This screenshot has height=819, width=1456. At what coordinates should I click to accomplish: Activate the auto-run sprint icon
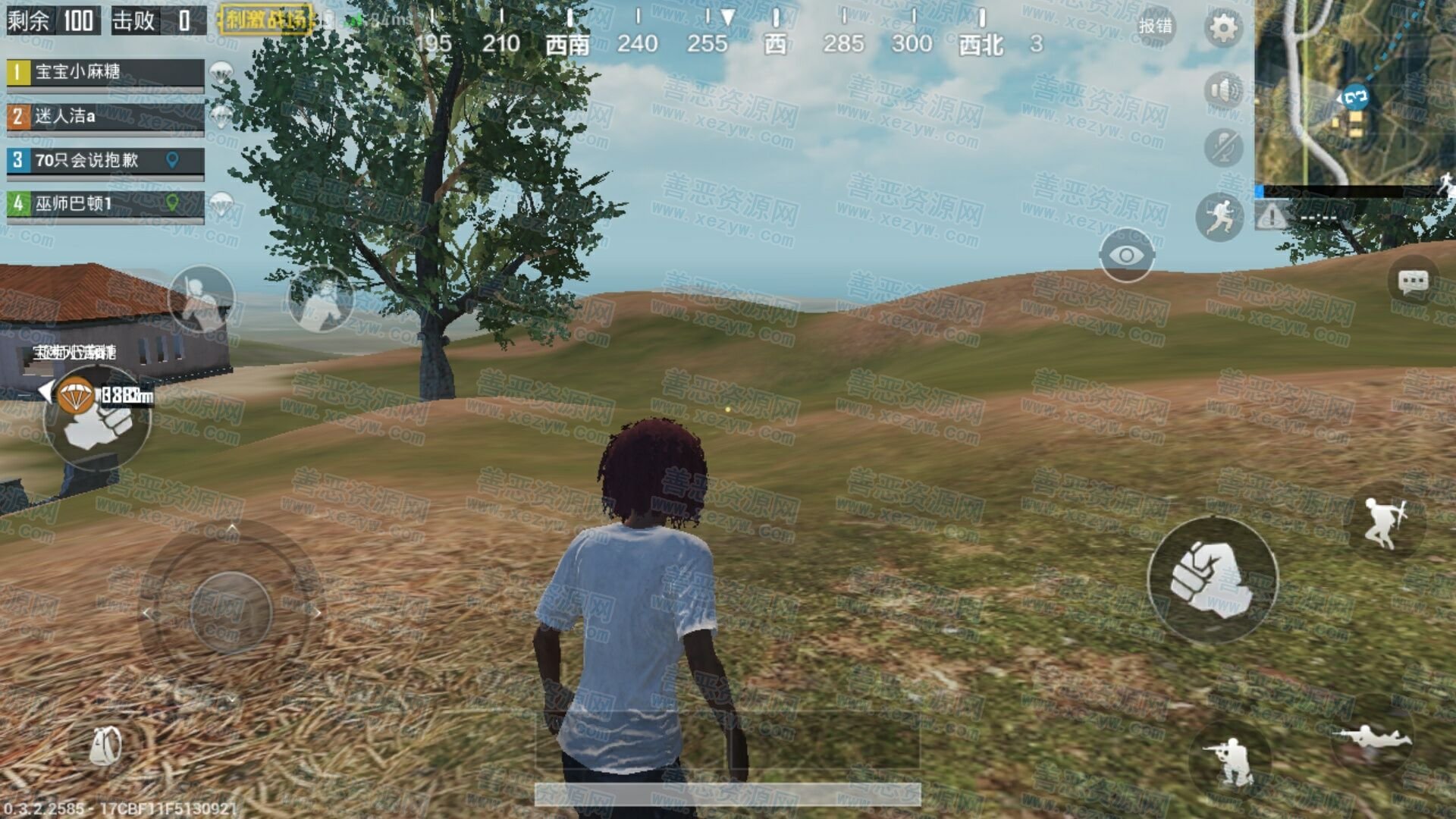[x=1219, y=217]
